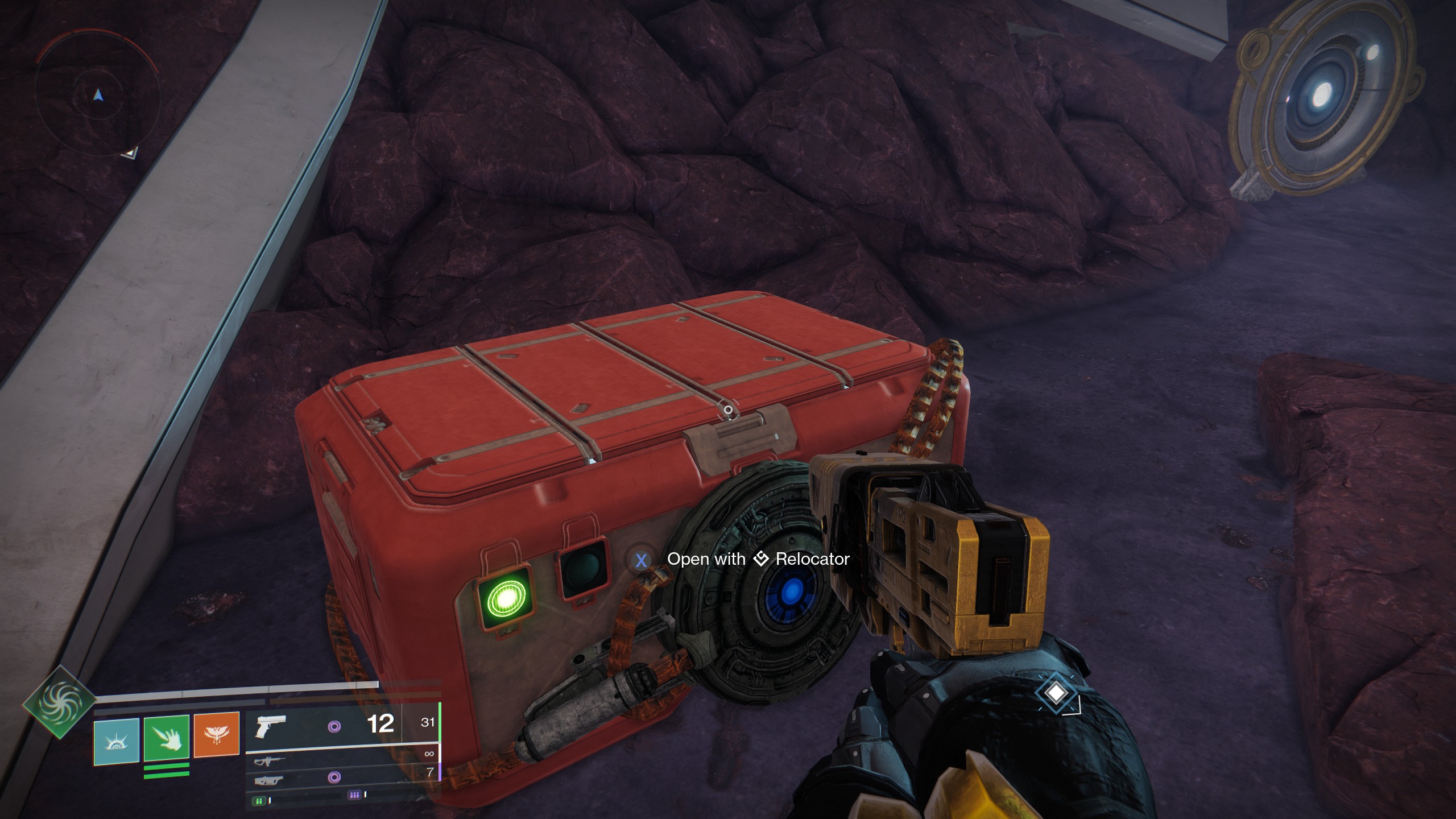
Task: Click the turquoise class ability icon
Action: (117, 740)
